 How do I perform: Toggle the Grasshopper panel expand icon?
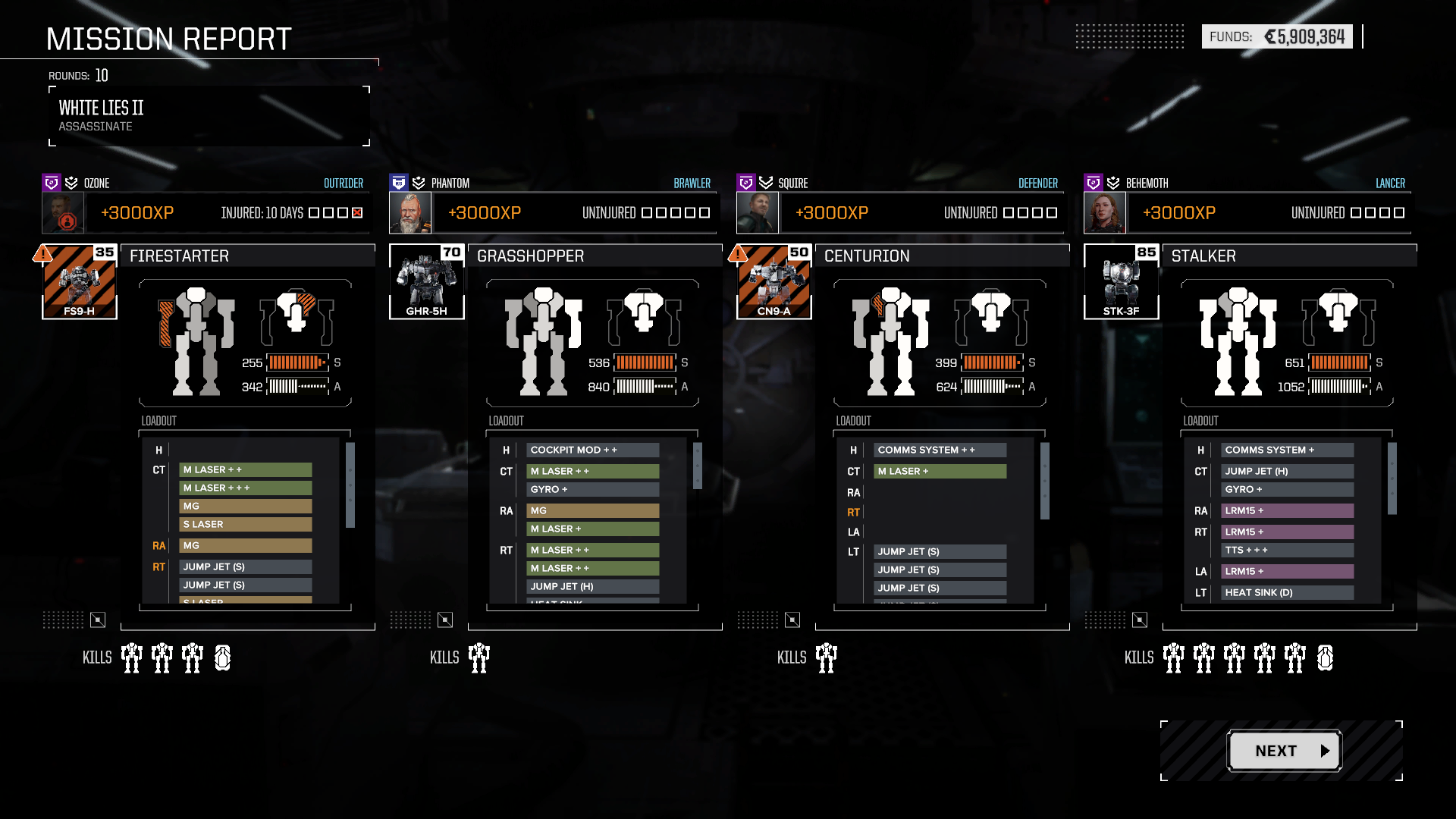(x=445, y=620)
